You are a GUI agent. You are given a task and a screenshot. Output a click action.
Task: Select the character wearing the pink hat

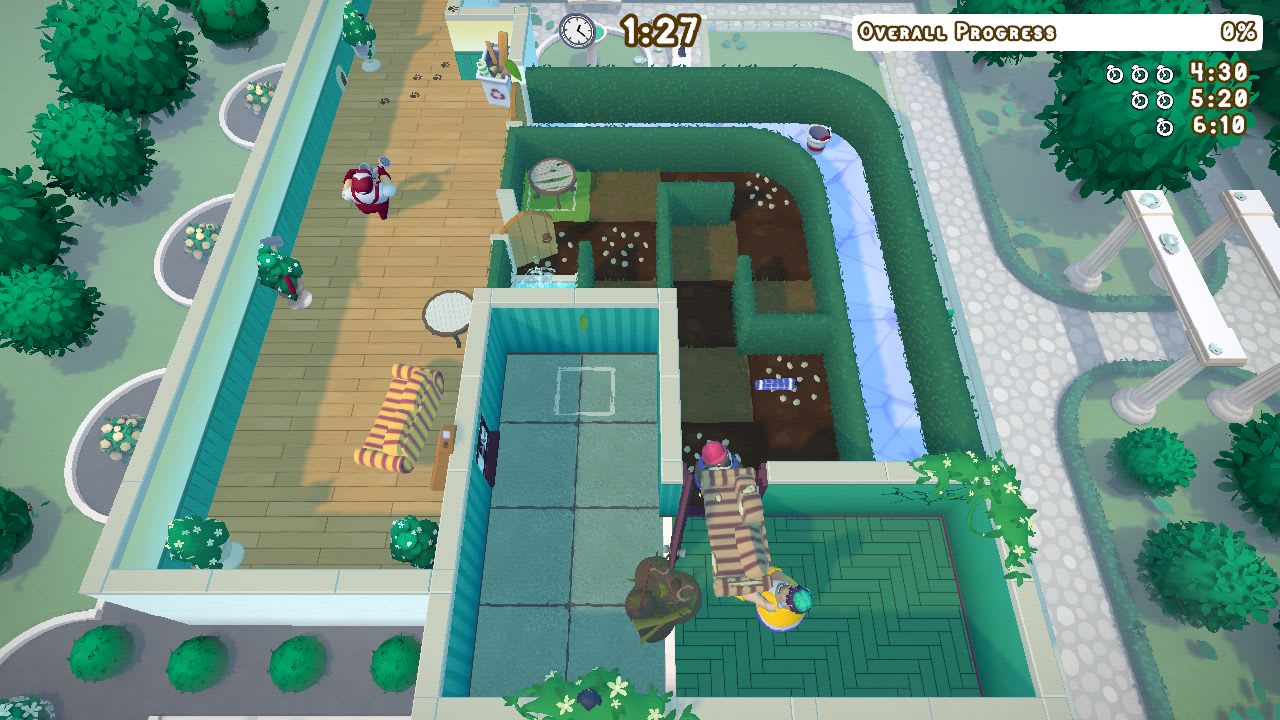point(713,452)
